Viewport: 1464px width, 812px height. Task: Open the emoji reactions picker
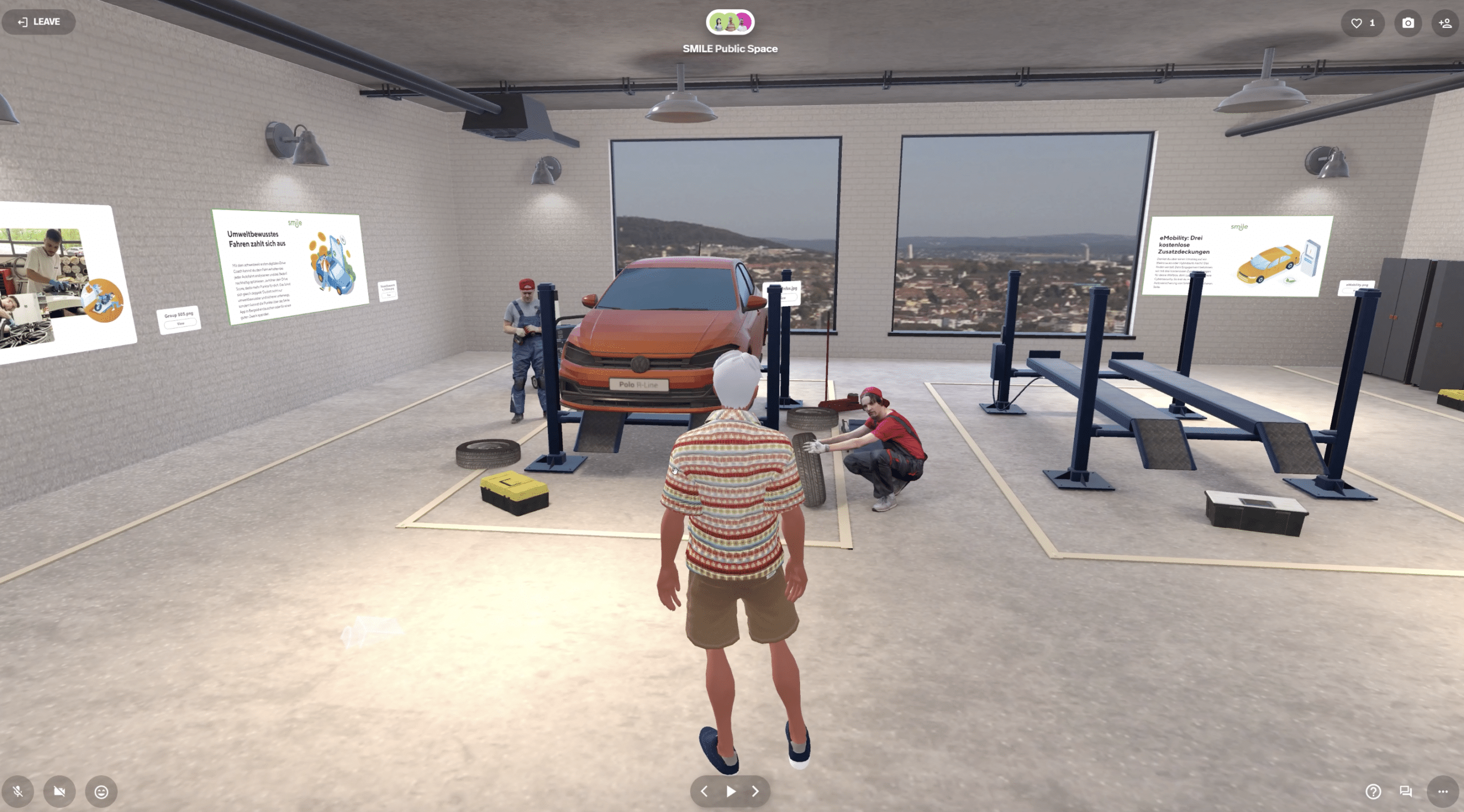pos(100,792)
